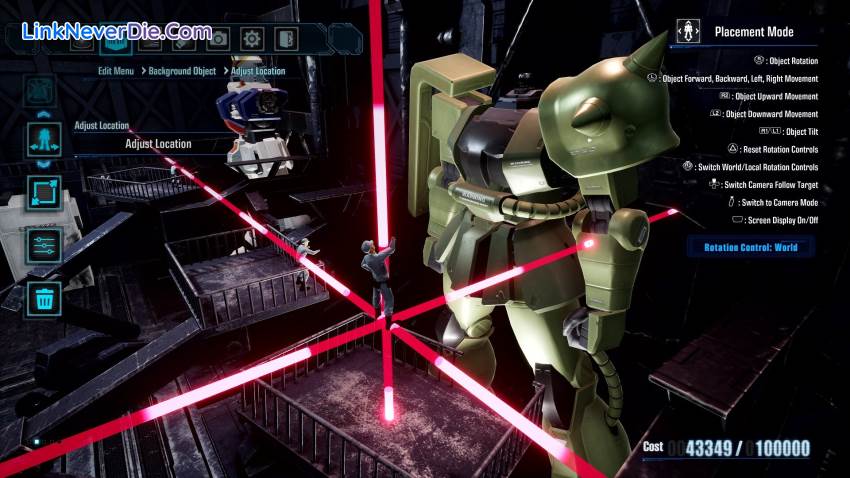Select the highlighted blue toolbar tab
This screenshot has height=478, width=850.
coord(116,39)
